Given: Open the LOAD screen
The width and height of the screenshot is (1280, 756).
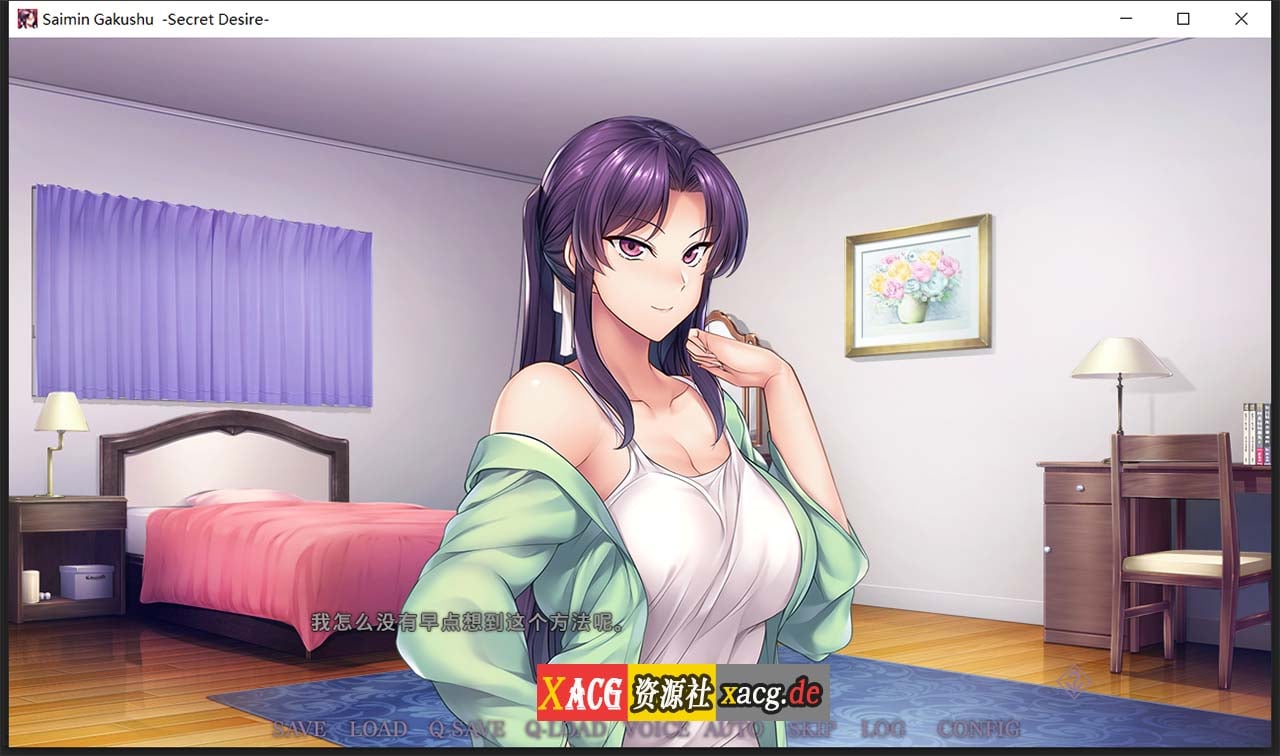Looking at the screenshot, I should tap(378, 729).
